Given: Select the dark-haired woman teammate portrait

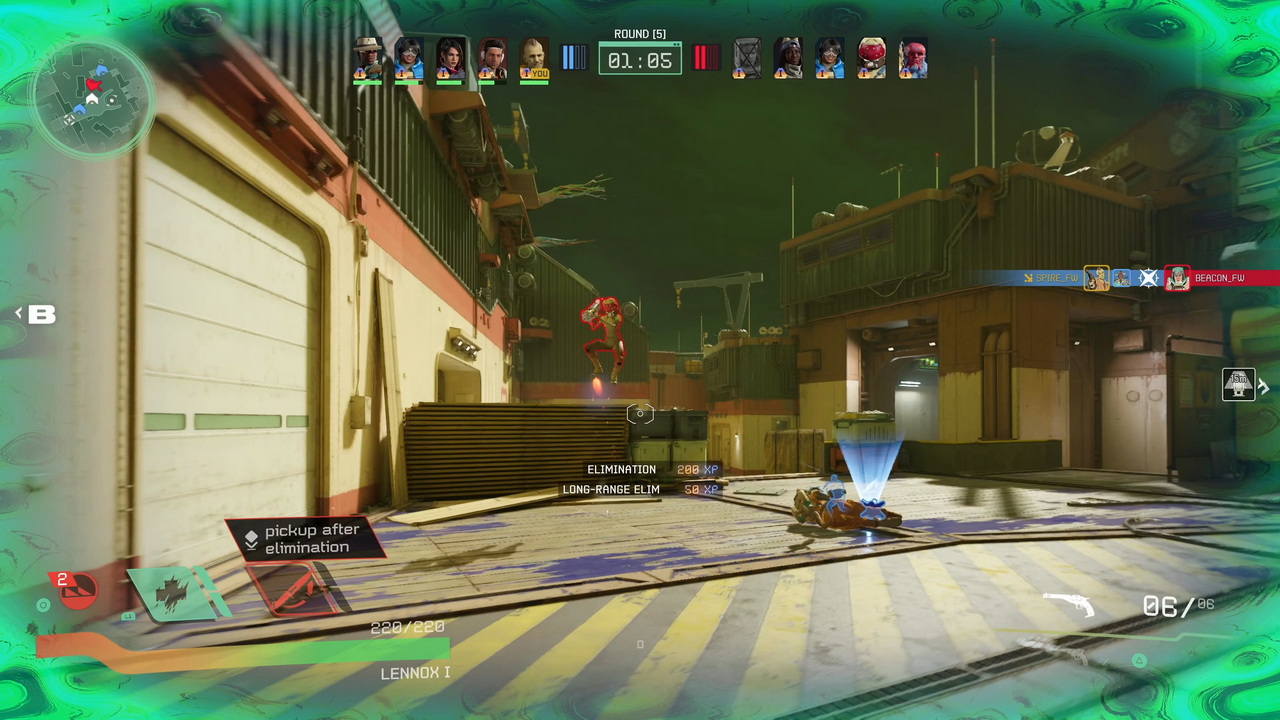Looking at the screenshot, I should coord(450,59).
